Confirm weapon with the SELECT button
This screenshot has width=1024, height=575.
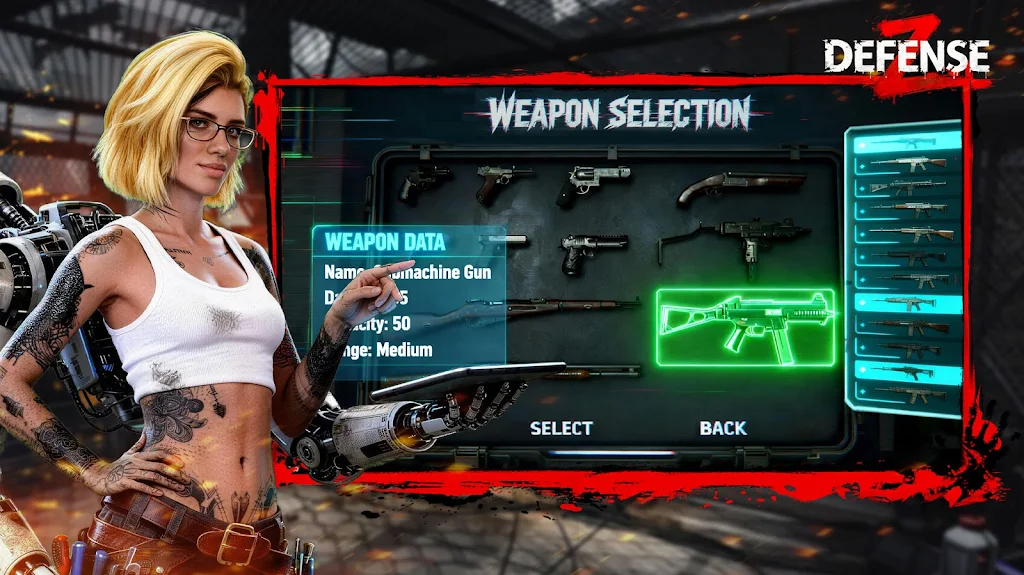pyautogui.click(x=561, y=428)
